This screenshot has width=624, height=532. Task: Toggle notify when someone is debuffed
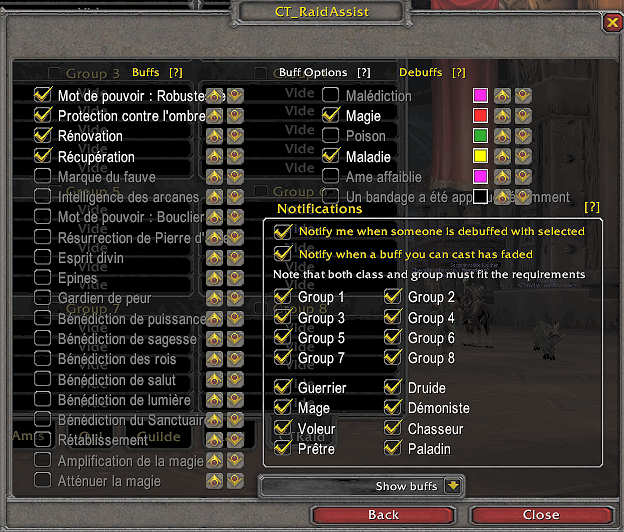coord(283,231)
